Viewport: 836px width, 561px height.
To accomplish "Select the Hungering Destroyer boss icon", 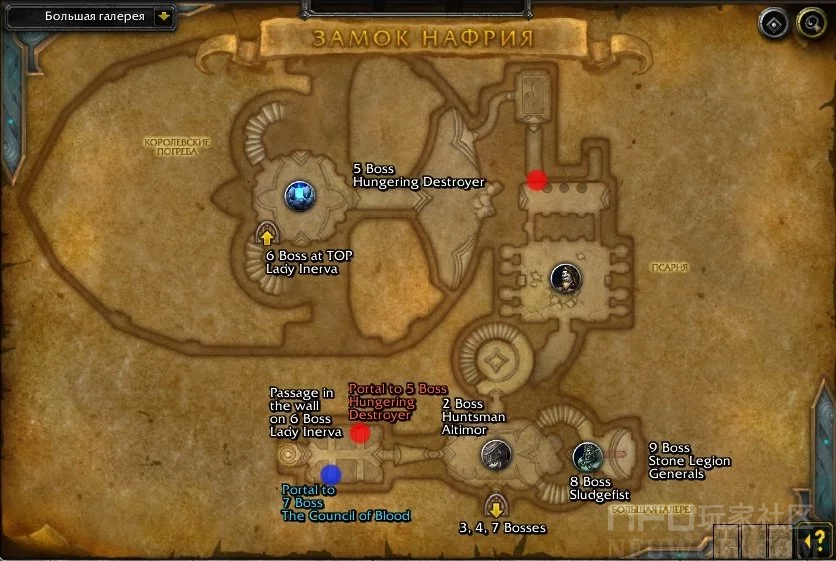I will [299, 195].
